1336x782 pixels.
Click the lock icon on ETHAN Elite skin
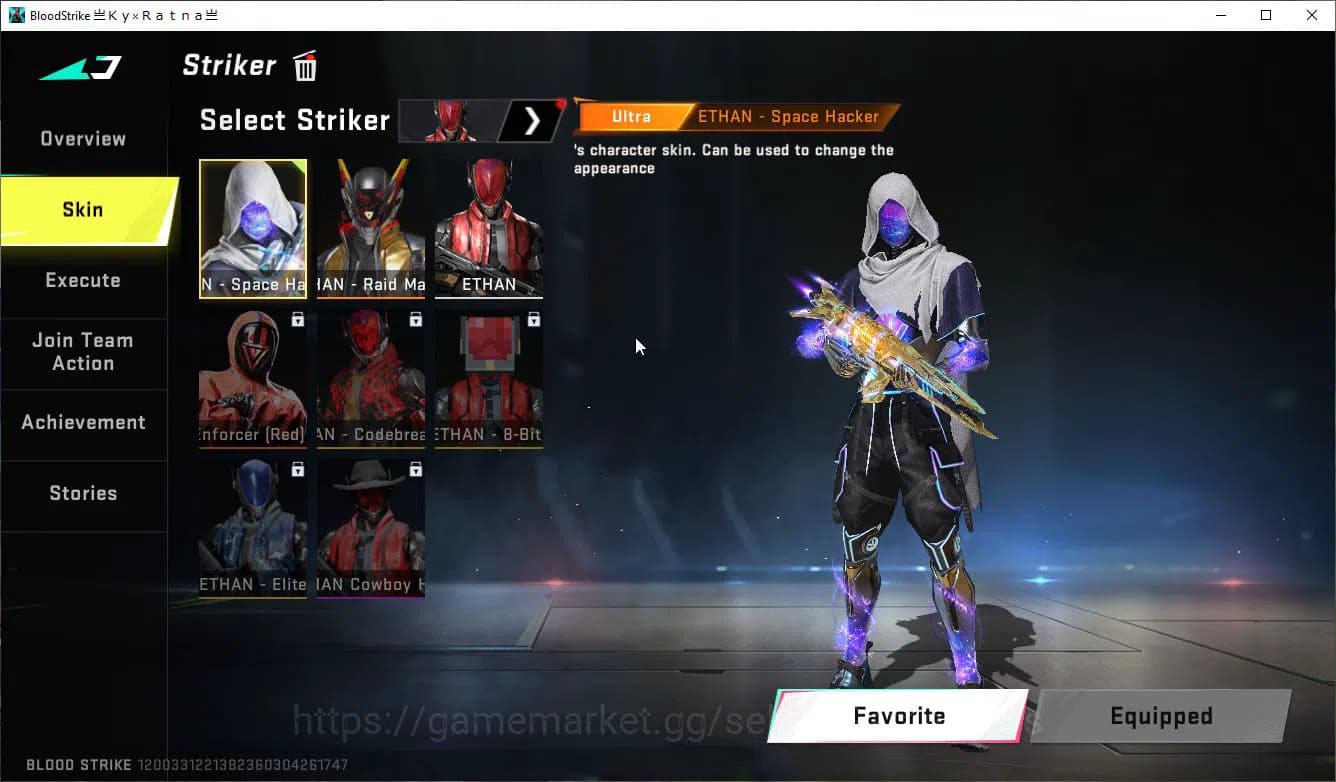coord(296,469)
